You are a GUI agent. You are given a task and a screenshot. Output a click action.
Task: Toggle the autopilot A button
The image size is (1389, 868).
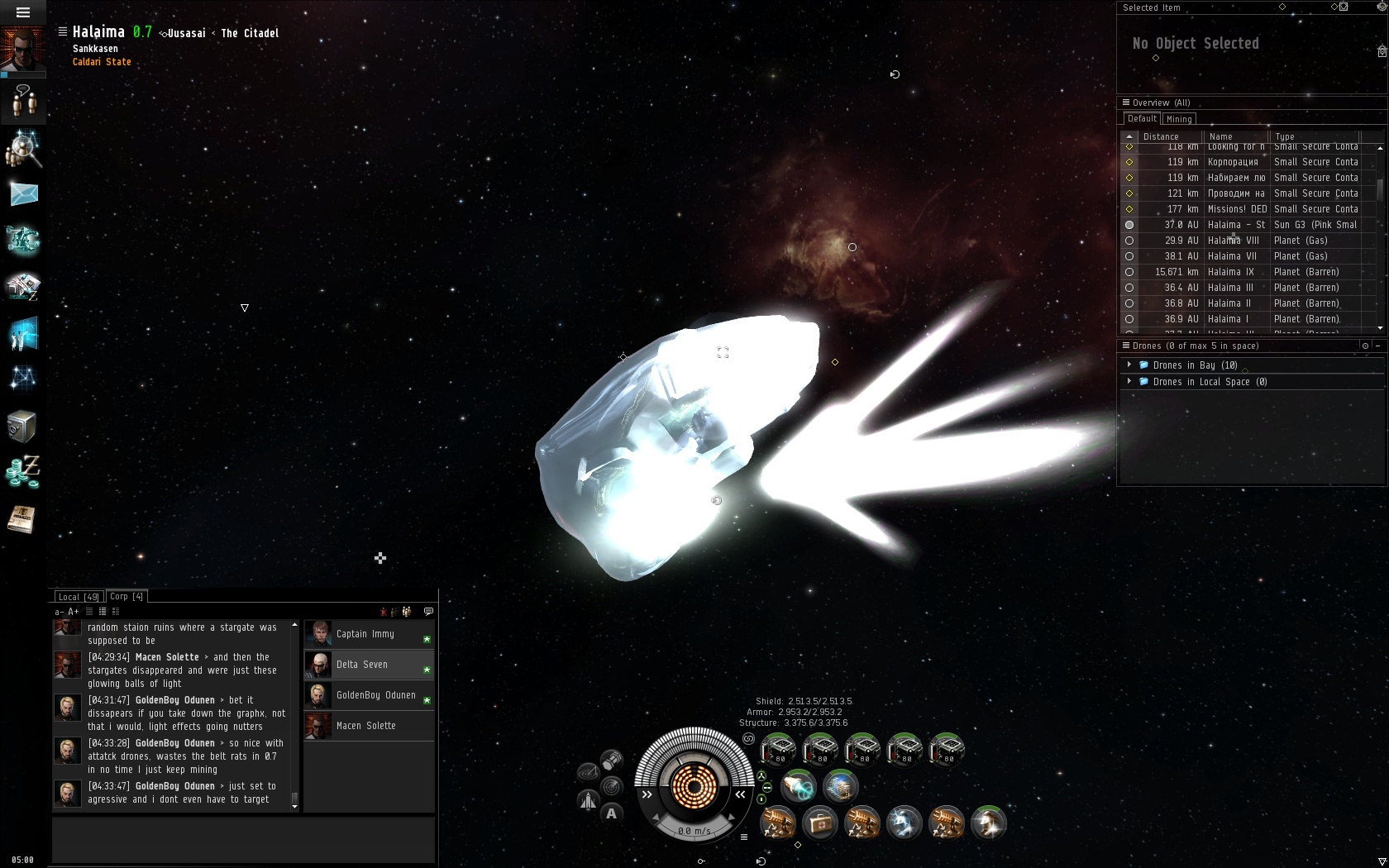[611, 813]
